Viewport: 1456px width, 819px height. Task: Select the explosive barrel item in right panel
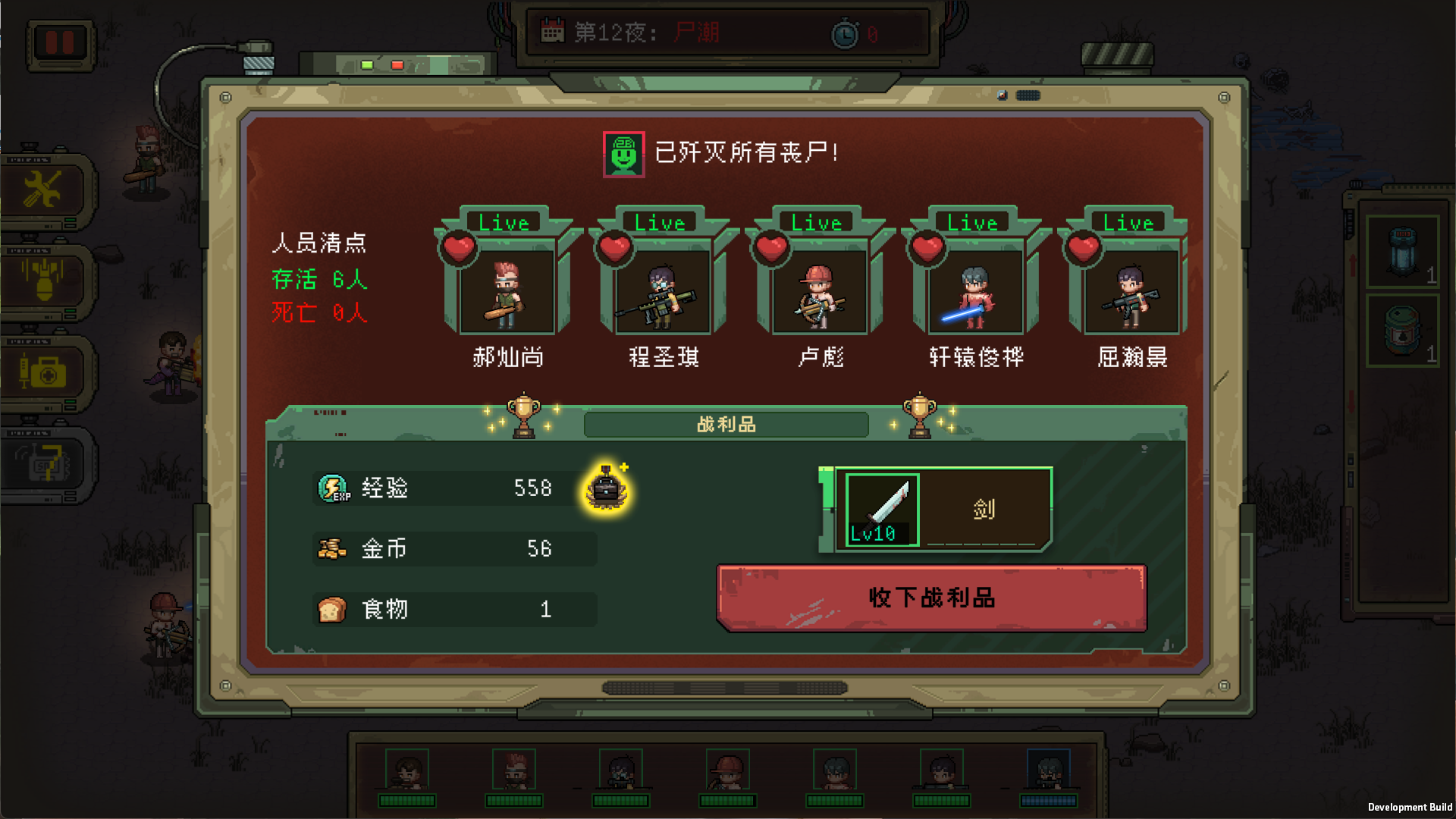pyautogui.click(x=1401, y=331)
